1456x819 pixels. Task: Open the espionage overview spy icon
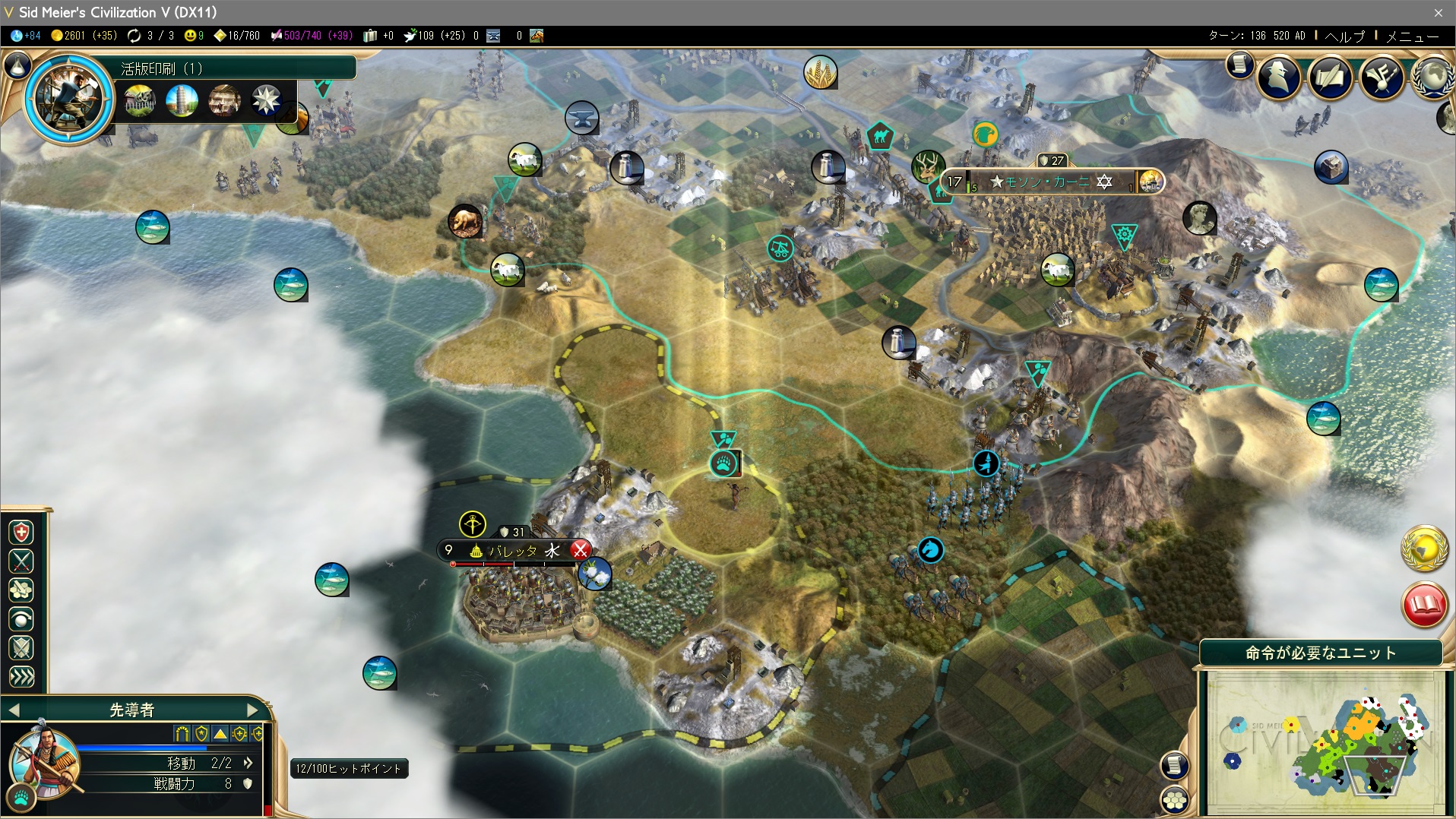1279,77
